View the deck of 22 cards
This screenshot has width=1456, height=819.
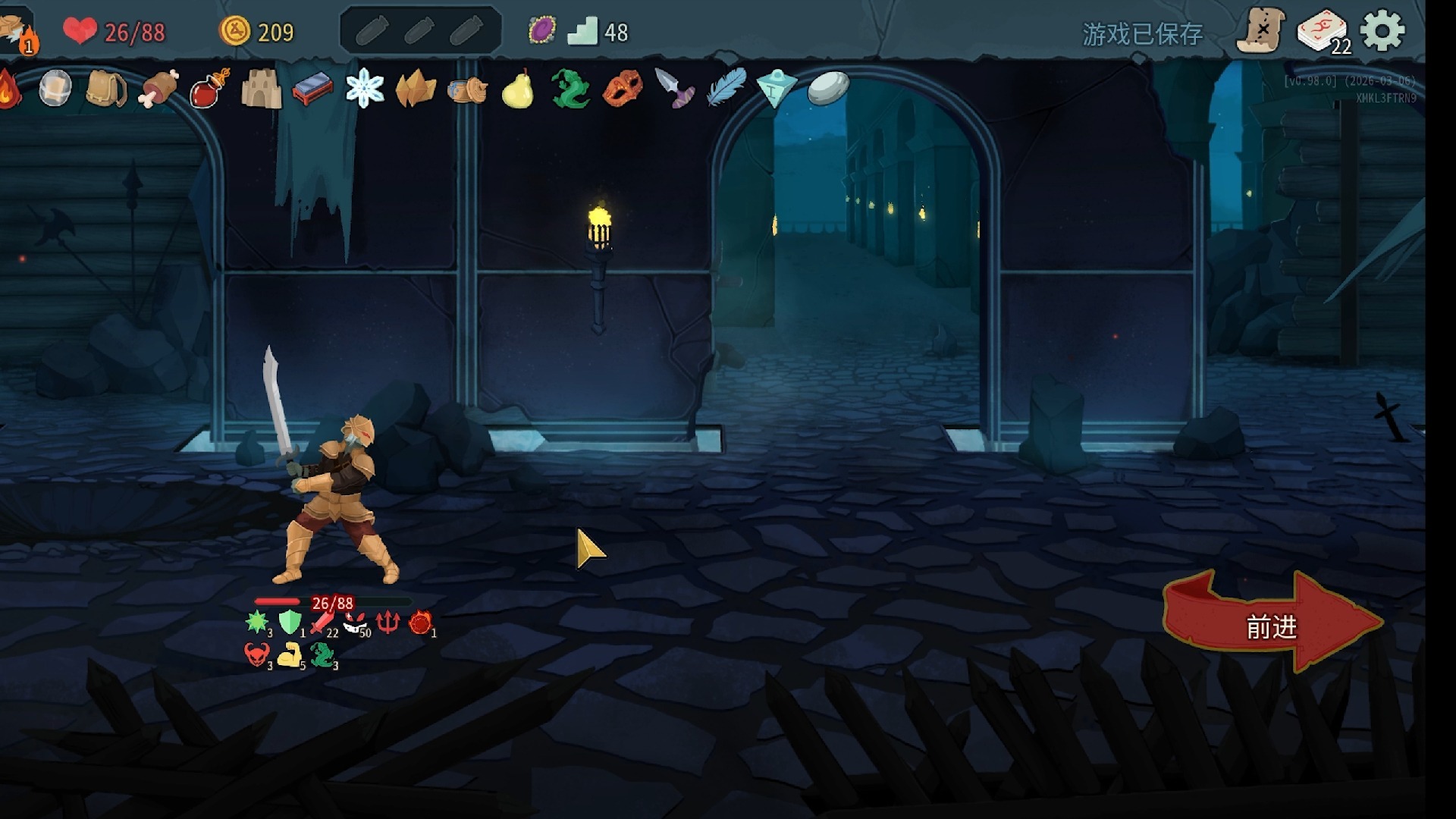click(1323, 33)
